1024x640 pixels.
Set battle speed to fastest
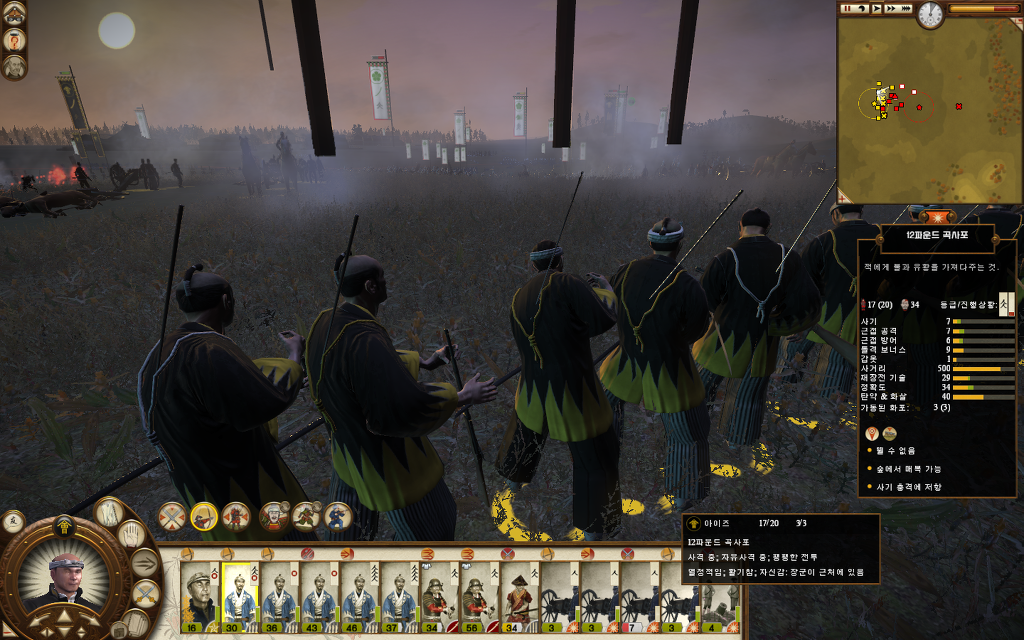(x=908, y=9)
